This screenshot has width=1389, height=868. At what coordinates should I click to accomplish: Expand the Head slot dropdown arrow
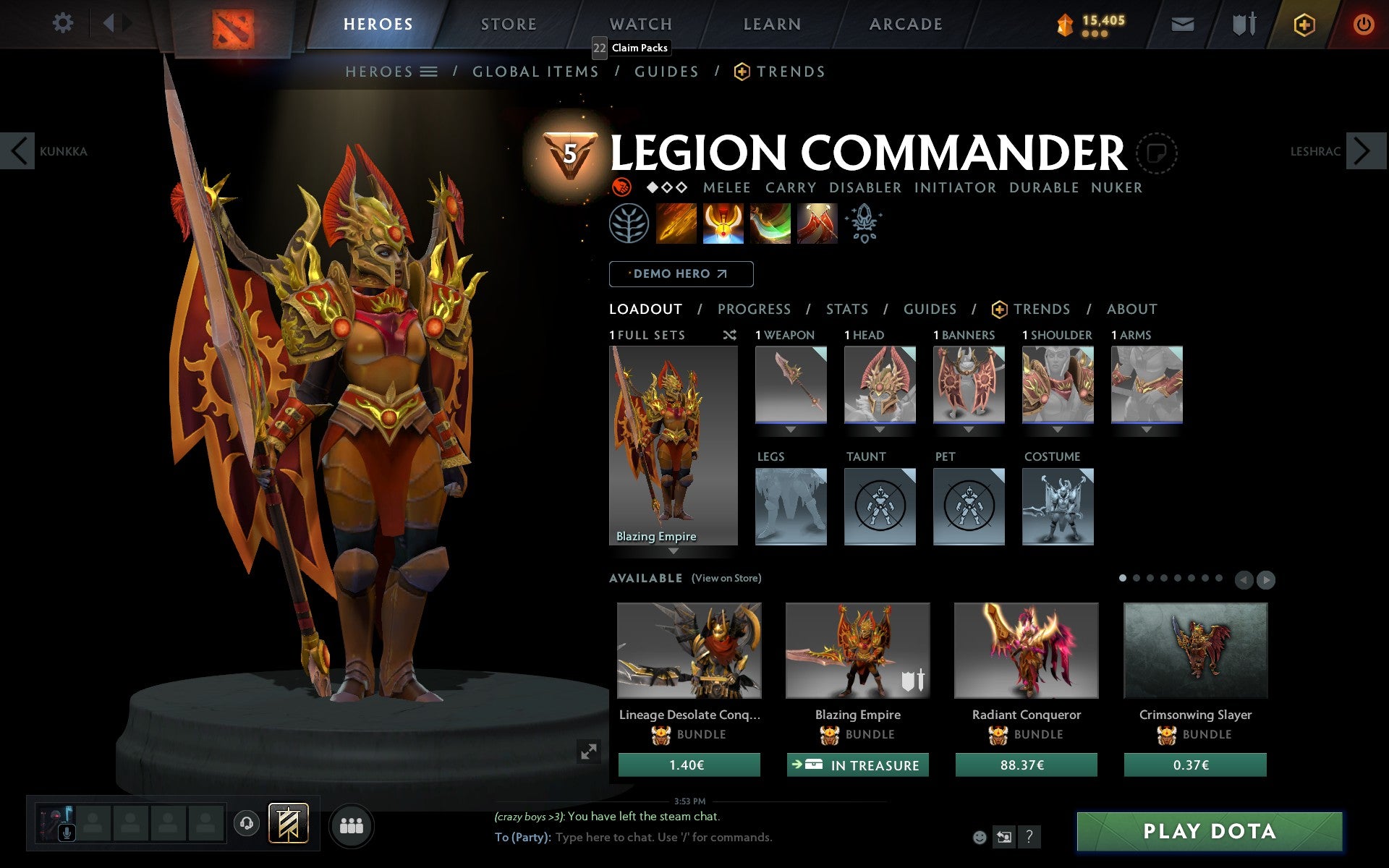coord(879,428)
